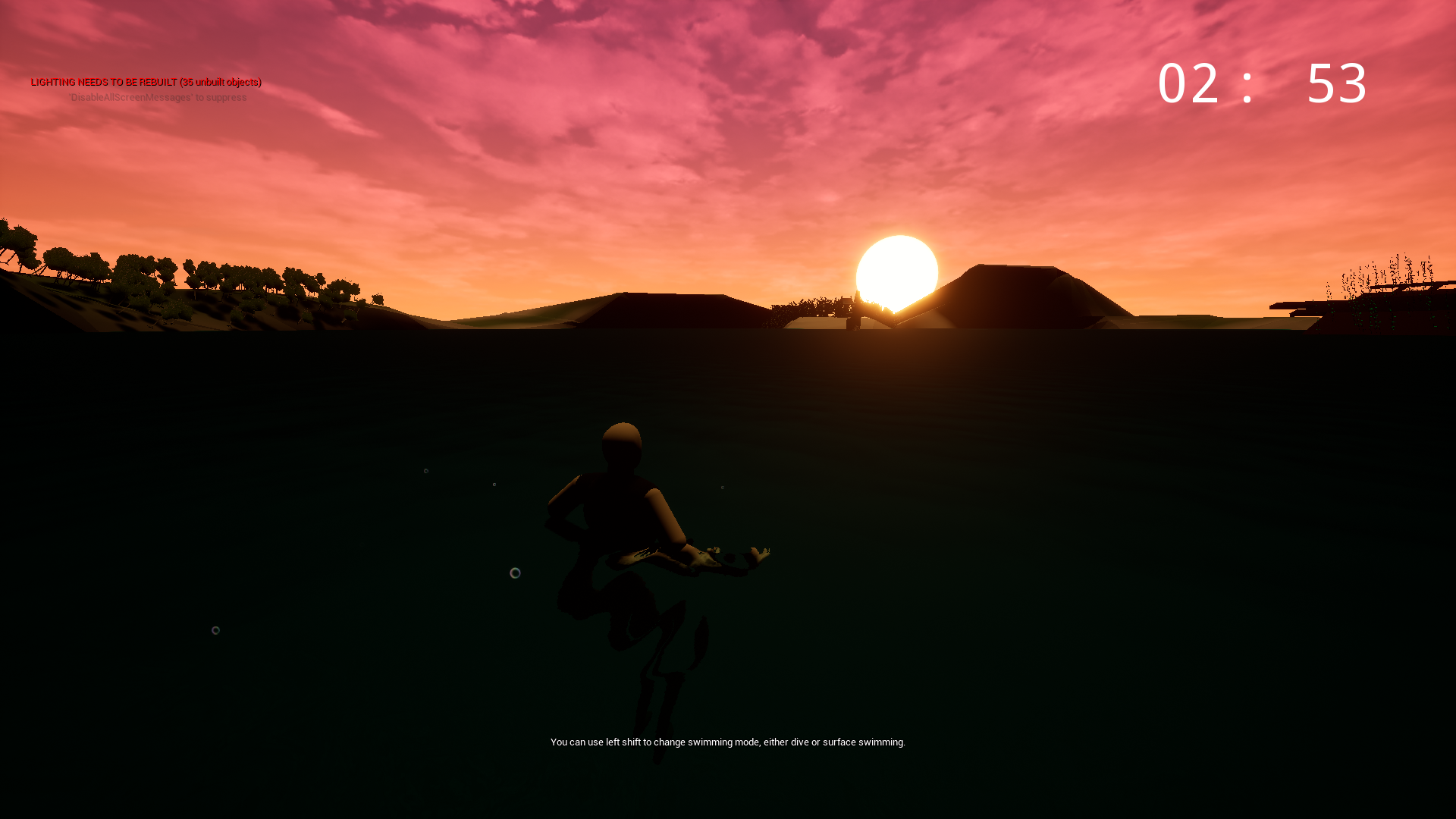
Task: Click the word dive in the tutorial text
Action: (x=801, y=742)
